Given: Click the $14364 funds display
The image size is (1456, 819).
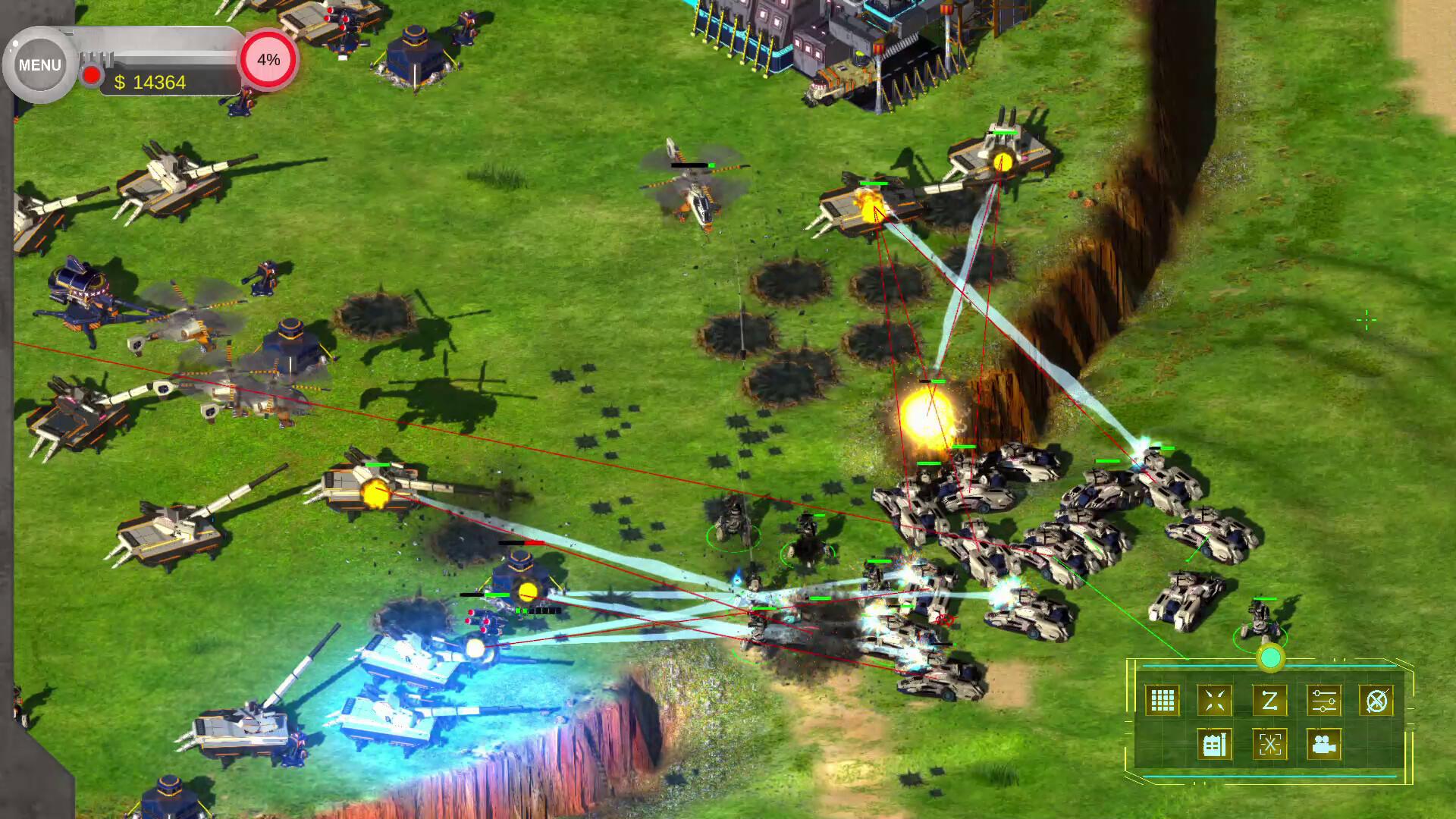Looking at the screenshot, I should [149, 82].
